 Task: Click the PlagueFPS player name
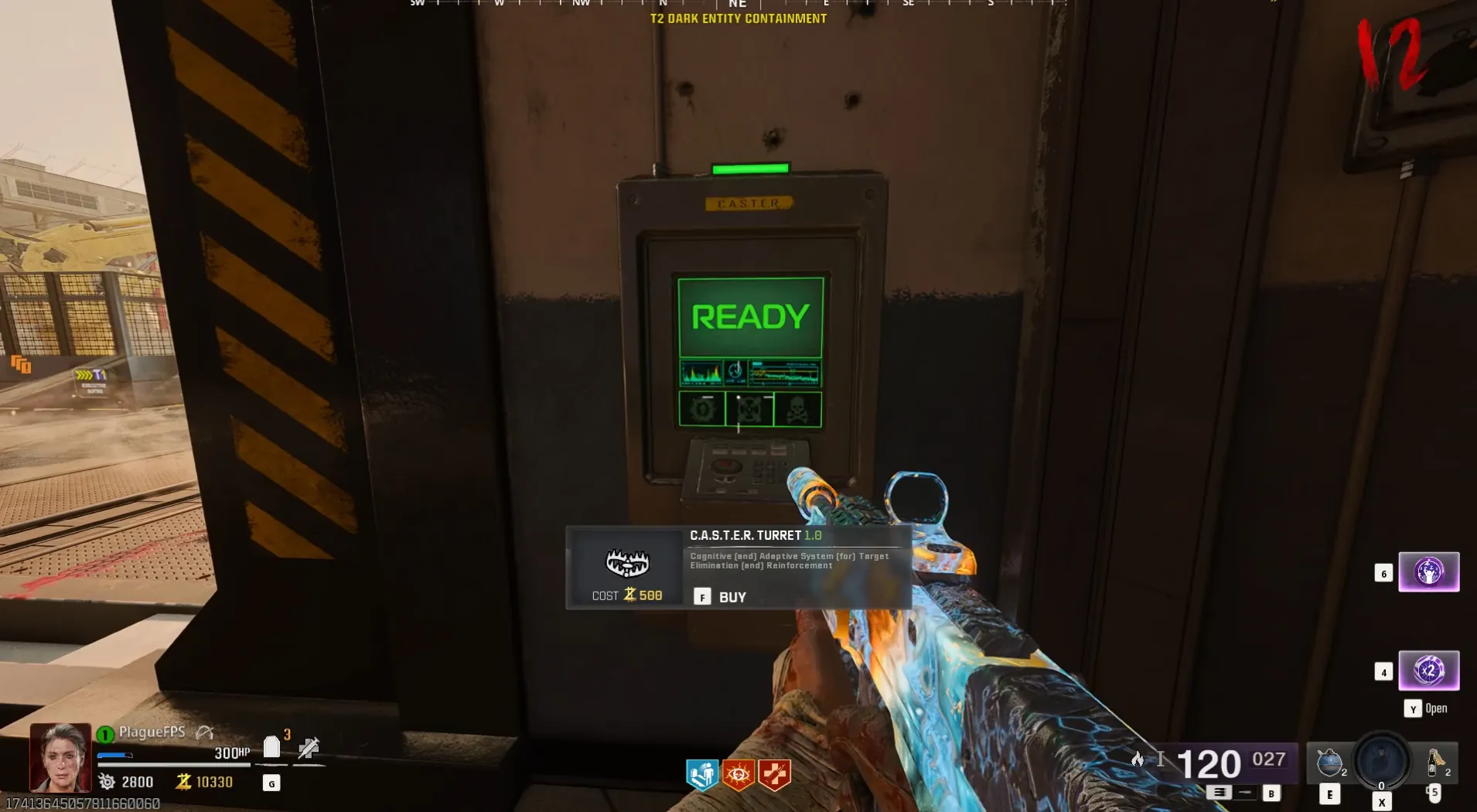click(x=152, y=732)
